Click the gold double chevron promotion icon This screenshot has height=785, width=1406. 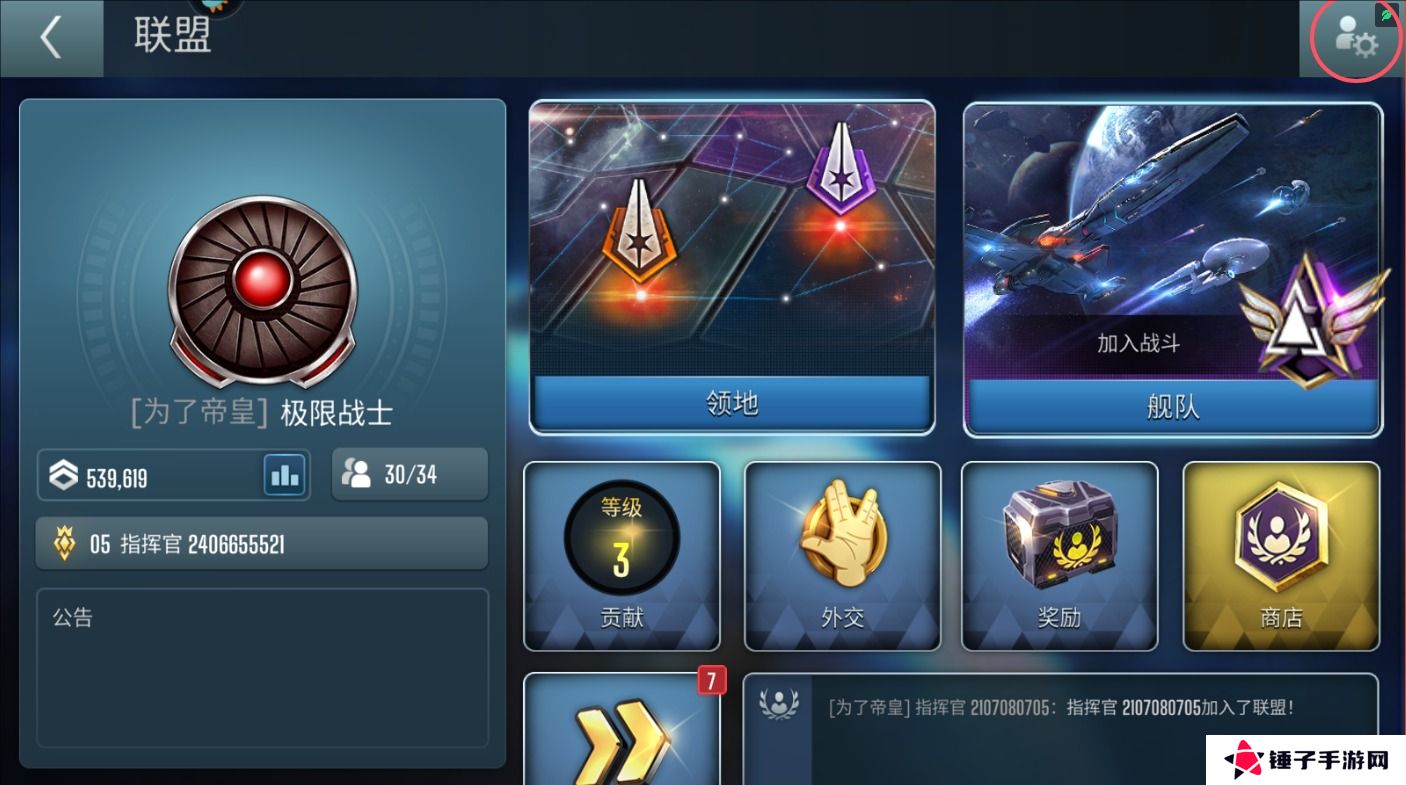pos(622,740)
